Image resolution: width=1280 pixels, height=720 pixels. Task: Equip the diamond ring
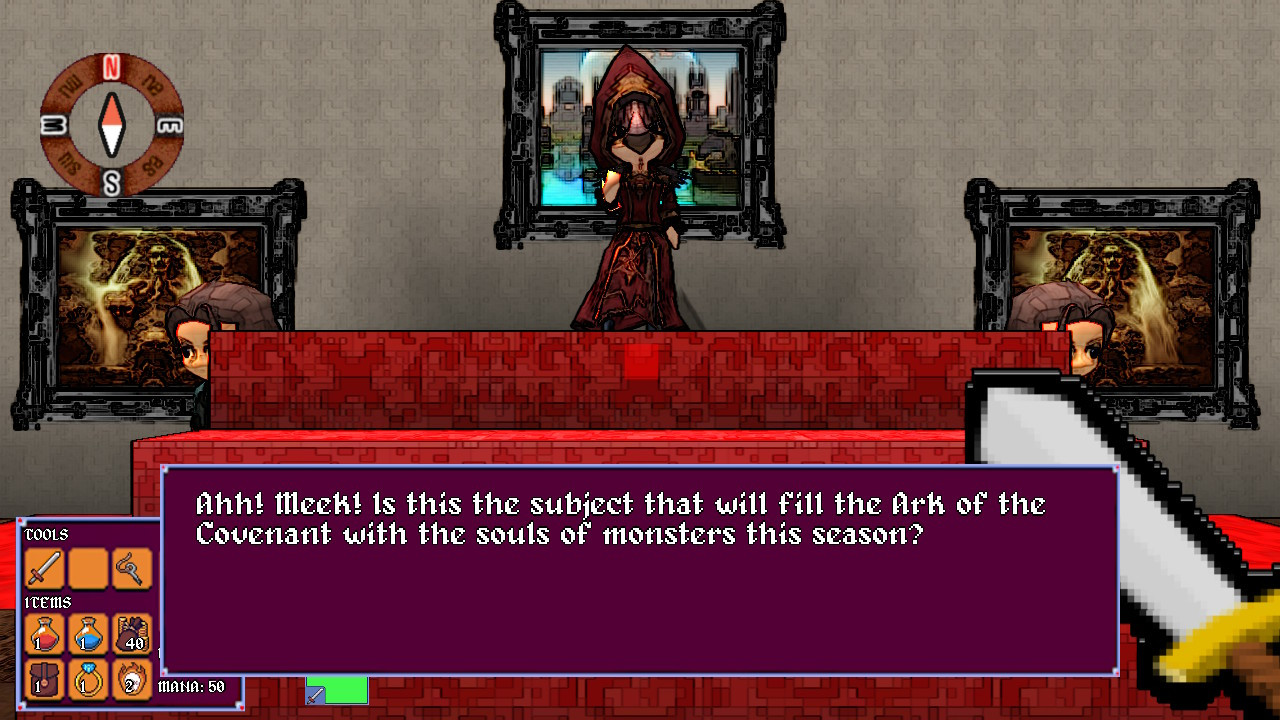(88, 680)
